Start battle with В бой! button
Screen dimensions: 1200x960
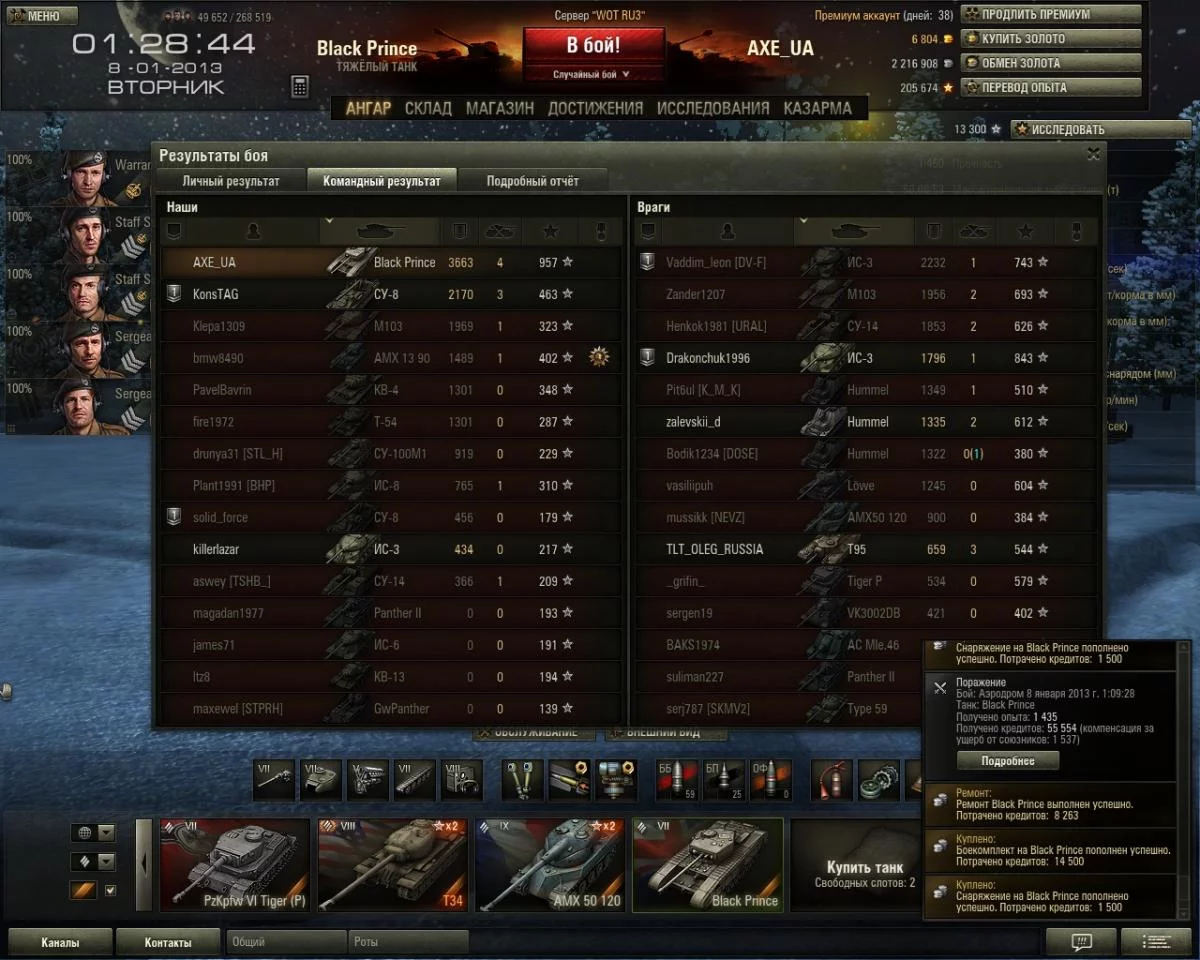tap(593, 46)
